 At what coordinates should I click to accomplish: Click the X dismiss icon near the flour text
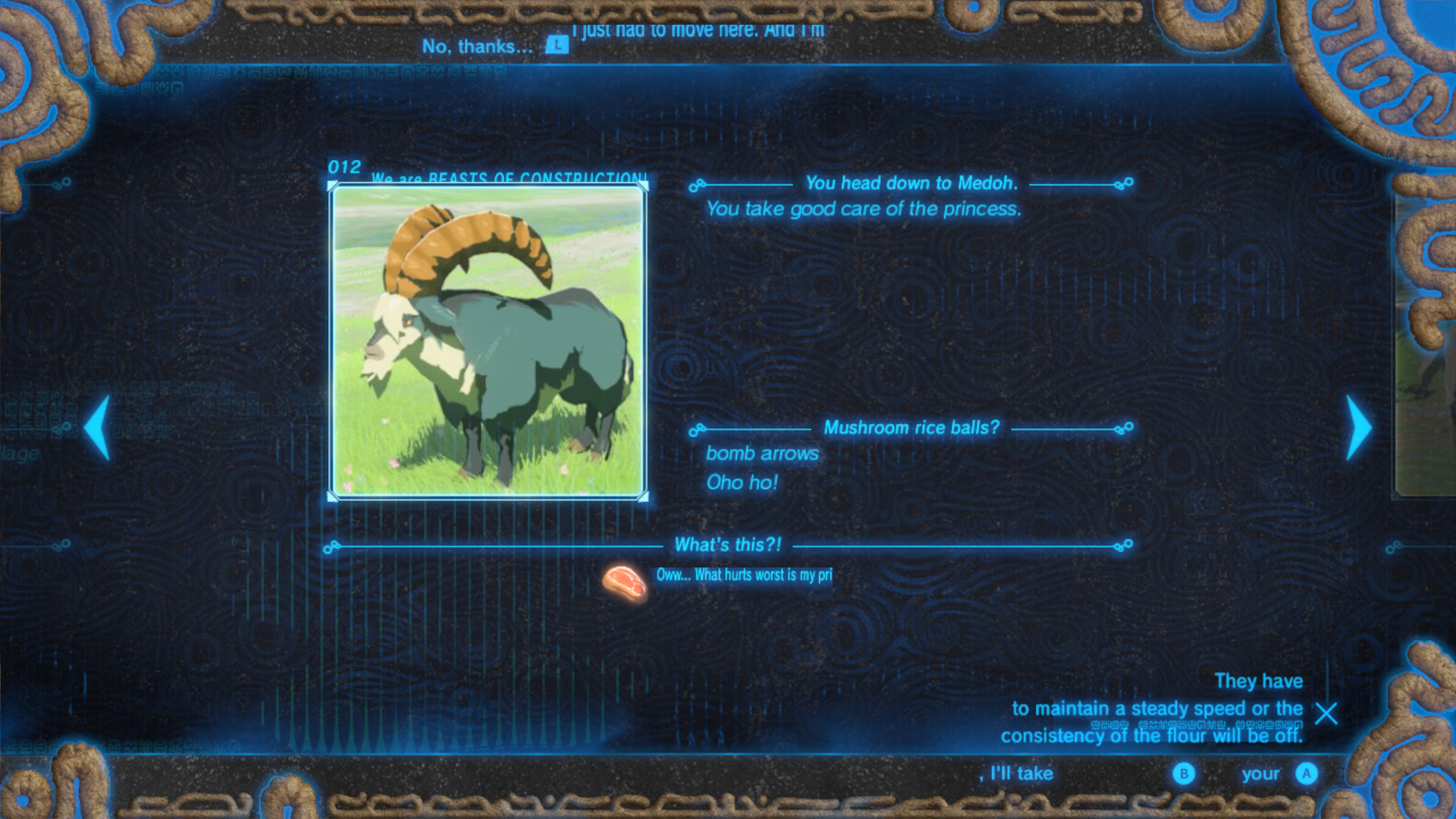pos(1326,714)
